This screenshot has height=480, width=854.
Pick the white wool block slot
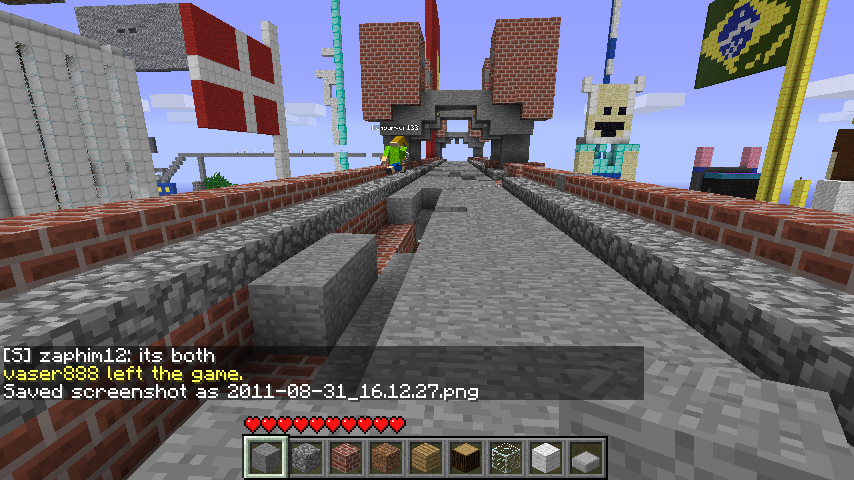pos(545,458)
